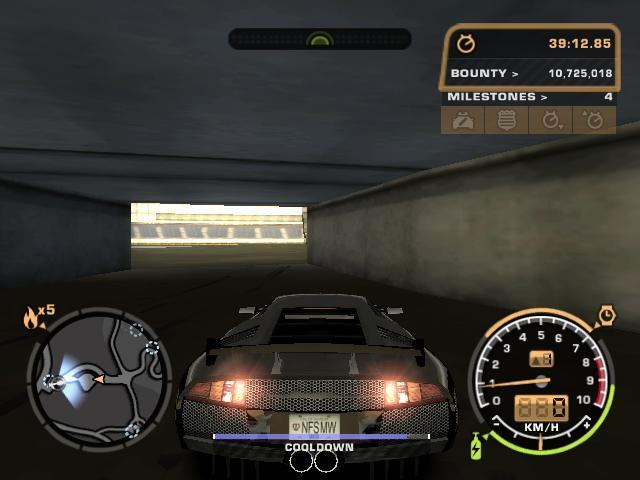Click the radar detector at top
The width and height of the screenshot is (640, 480).
(320, 39)
